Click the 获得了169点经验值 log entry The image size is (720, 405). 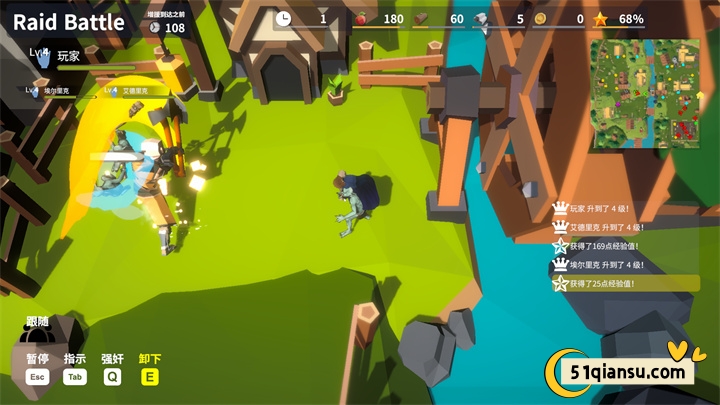603,246
